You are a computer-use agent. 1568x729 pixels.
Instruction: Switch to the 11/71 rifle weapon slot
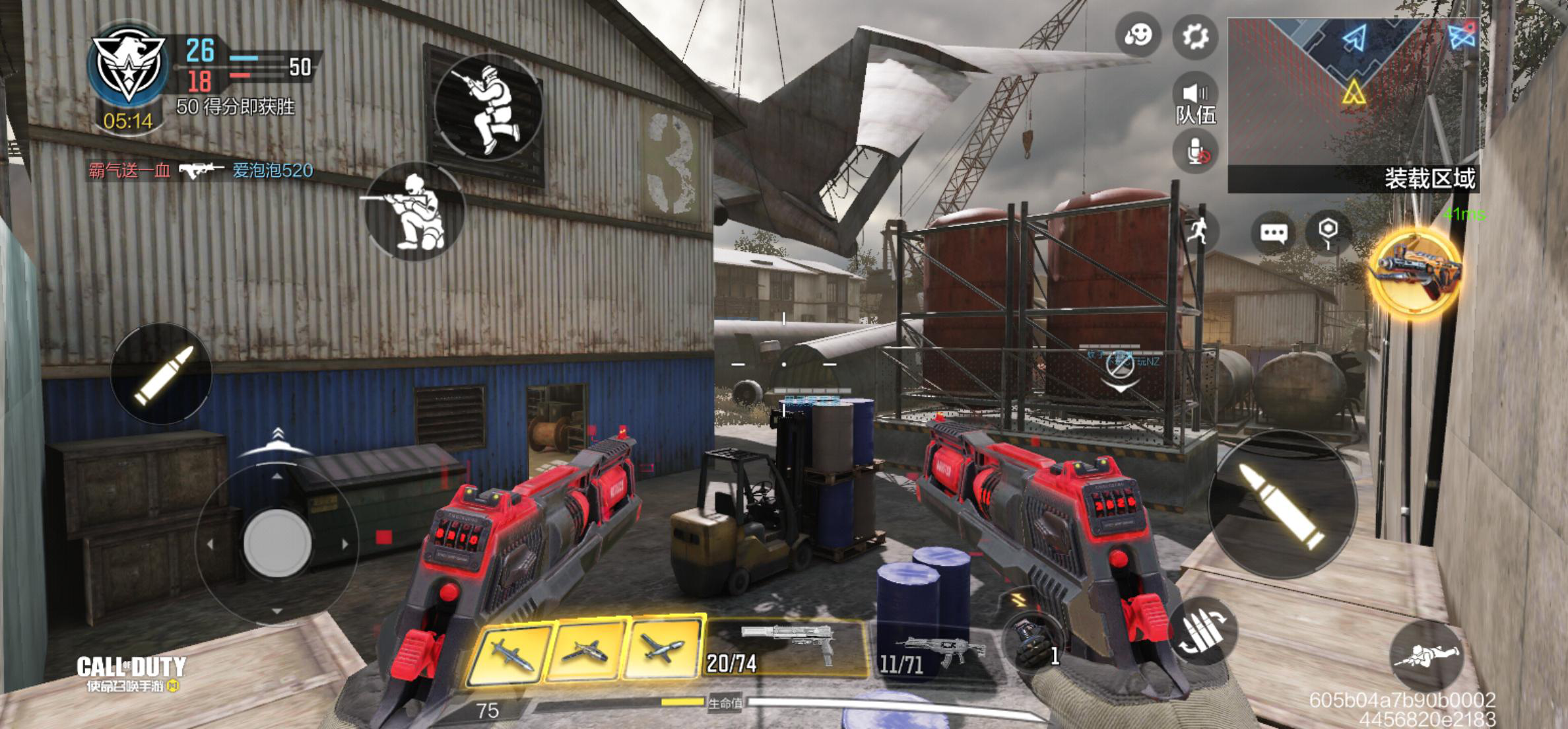932,654
